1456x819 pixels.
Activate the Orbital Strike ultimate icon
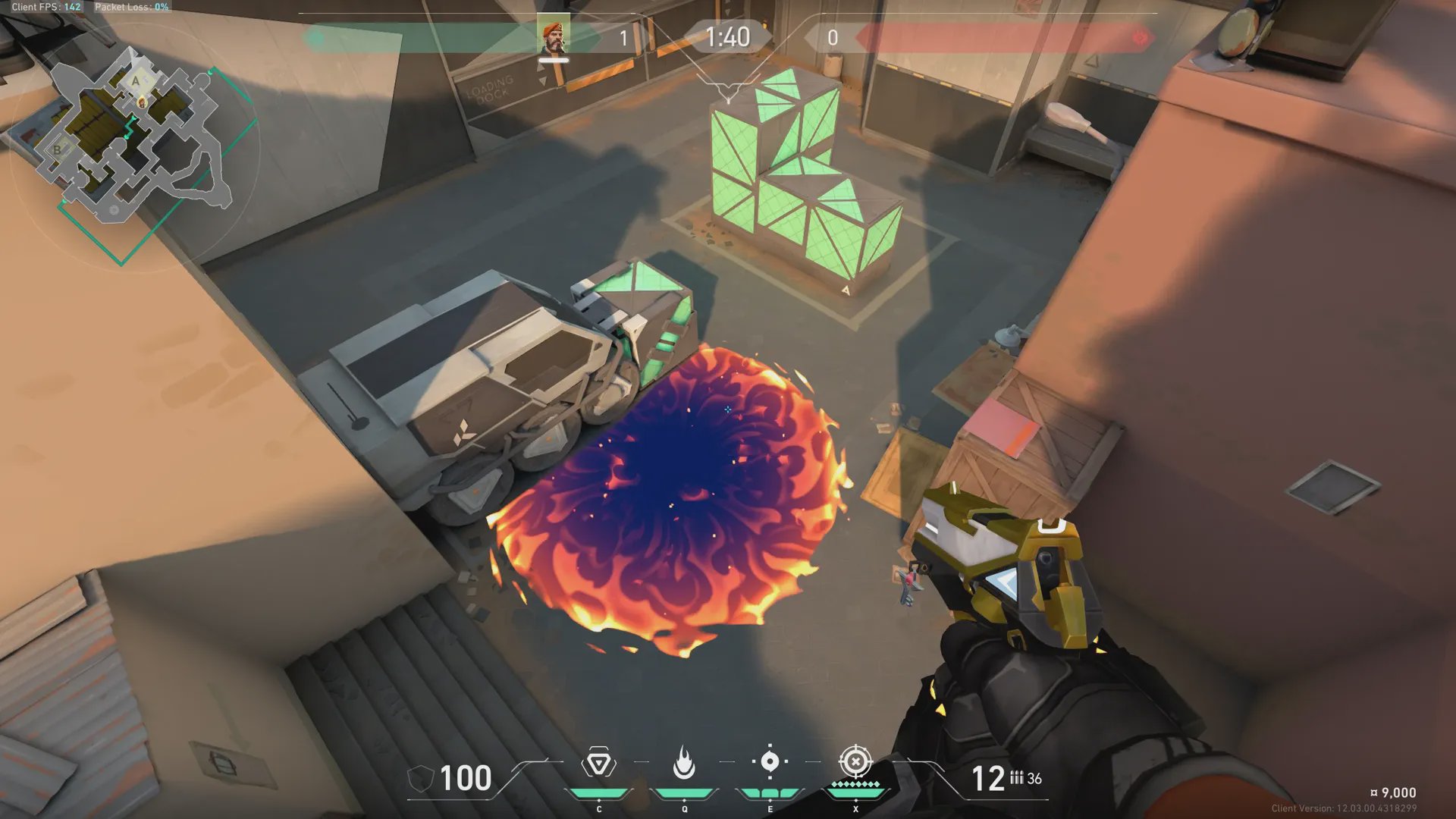[x=855, y=761]
